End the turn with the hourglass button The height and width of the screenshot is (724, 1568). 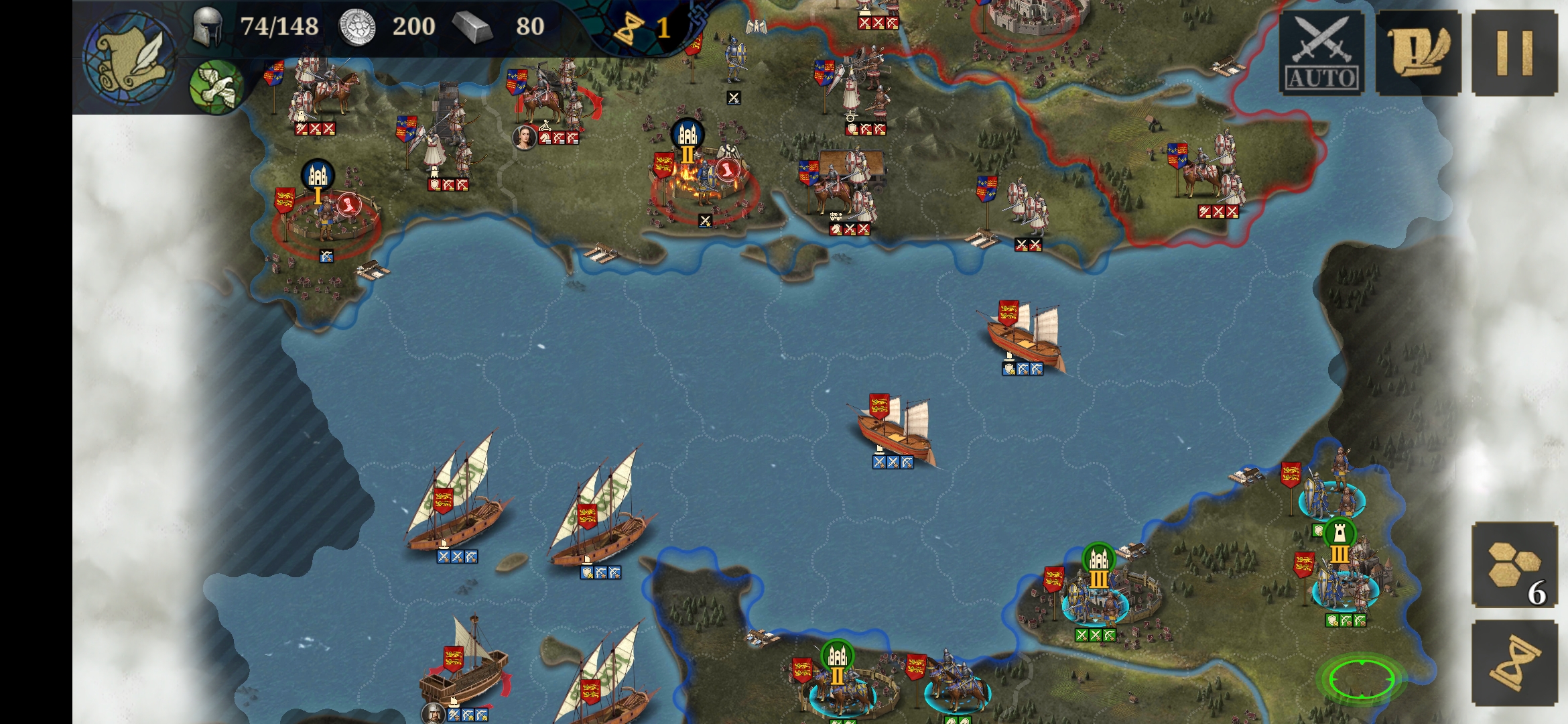tap(1514, 664)
